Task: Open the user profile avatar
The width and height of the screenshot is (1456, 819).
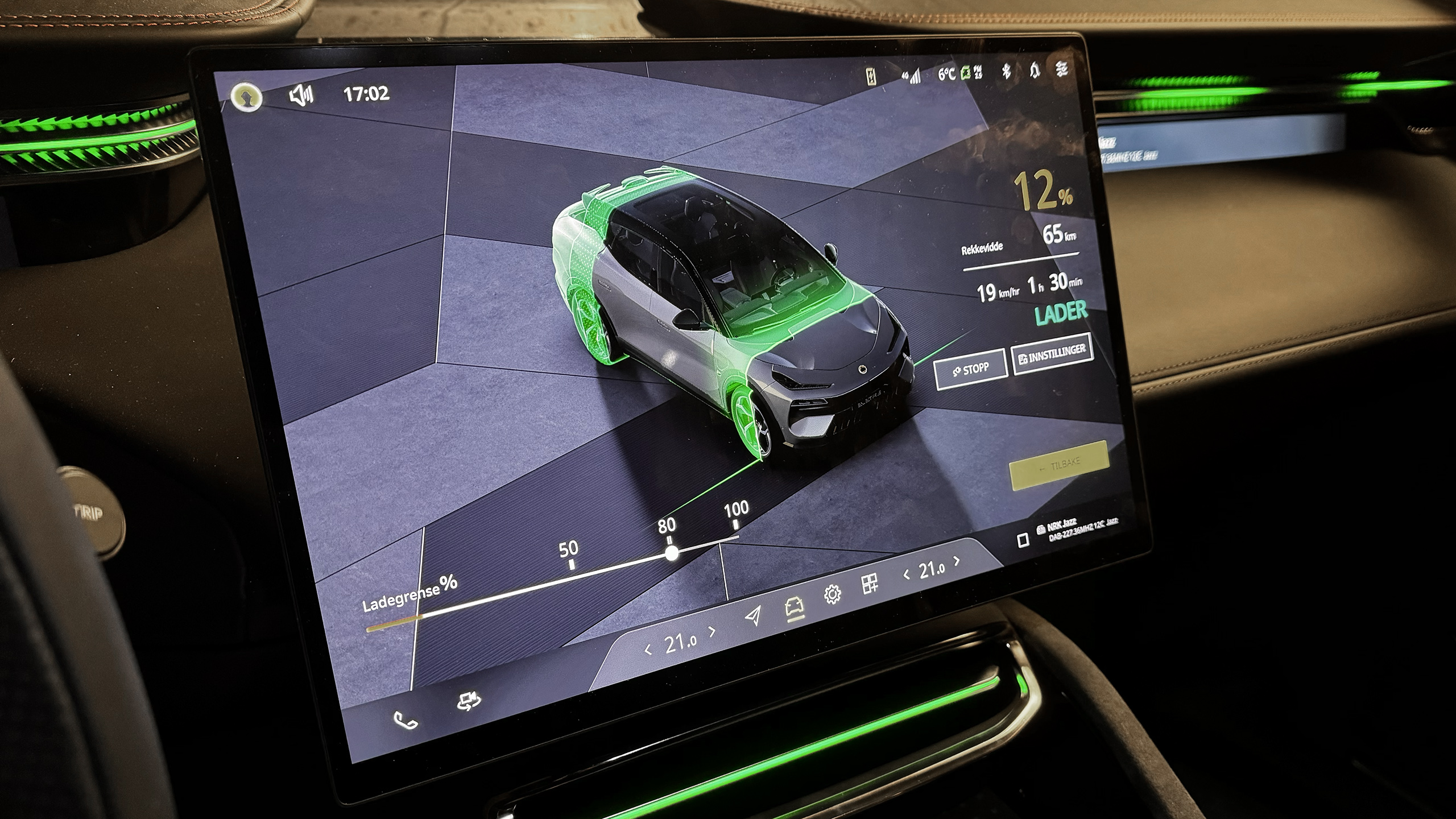Action: [x=247, y=97]
